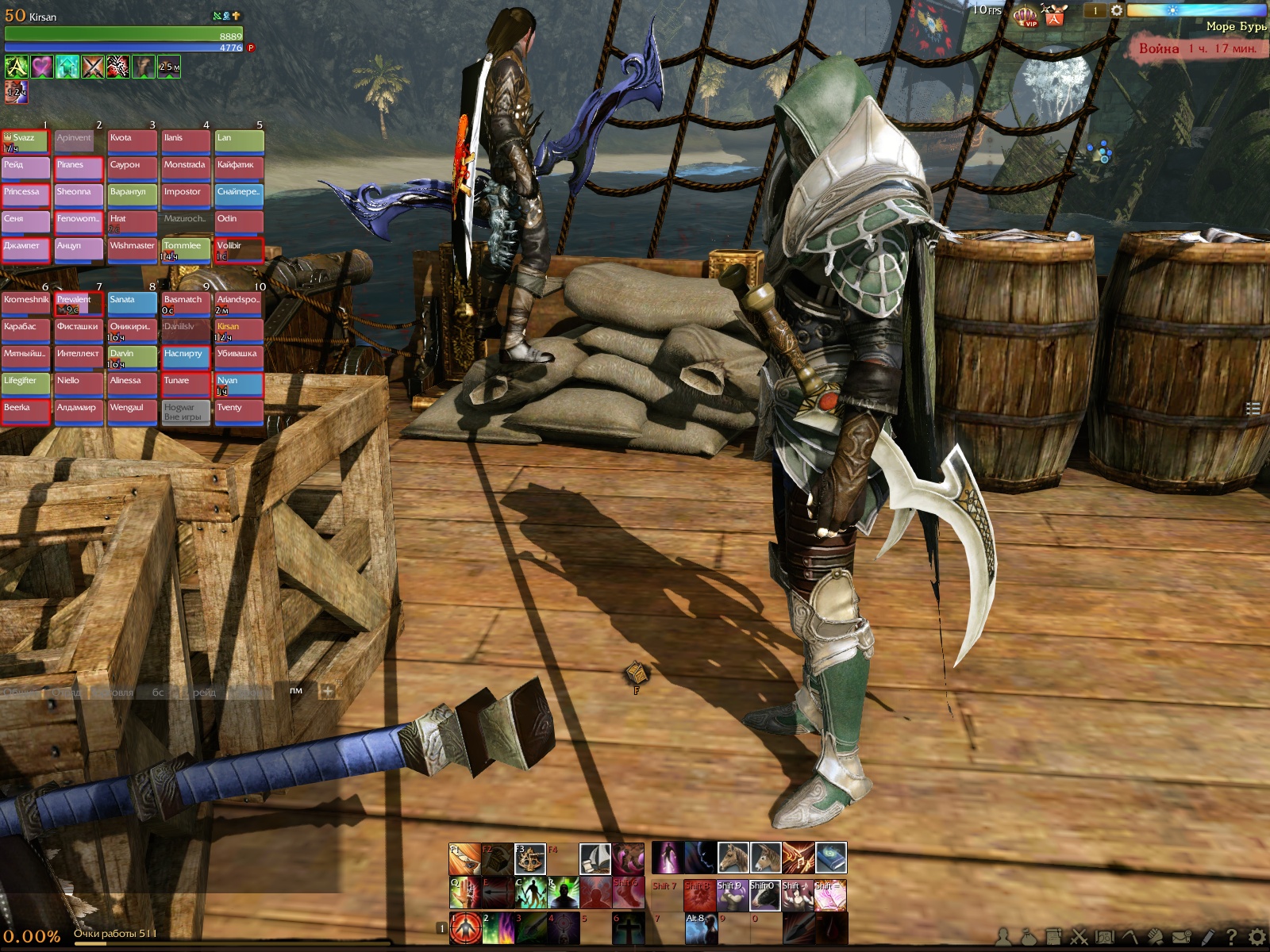Screen dimensions: 1270x952
Task: Open the gear button beside the daylight bar
Action: [x=1117, y=10]
